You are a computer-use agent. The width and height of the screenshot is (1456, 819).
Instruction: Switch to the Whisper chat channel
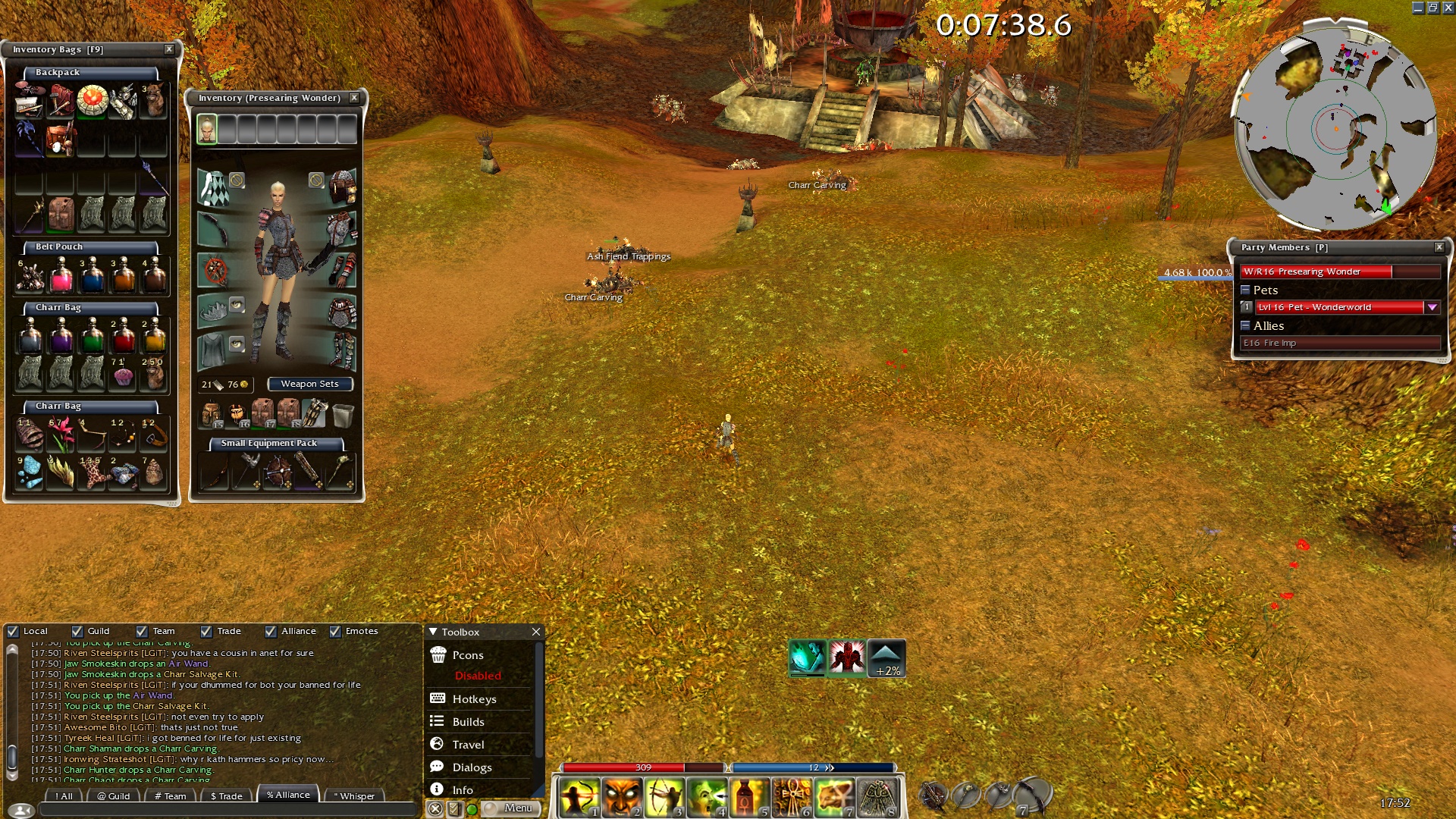[354, 796]
